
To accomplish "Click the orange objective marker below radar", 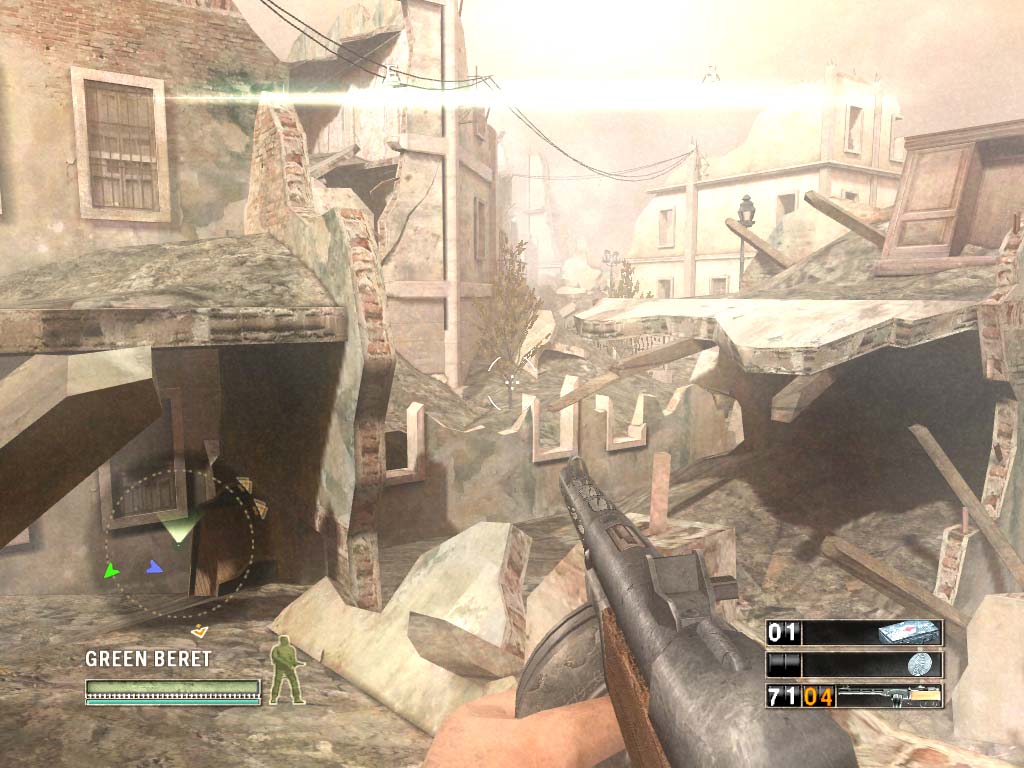I will coord(200,630).
